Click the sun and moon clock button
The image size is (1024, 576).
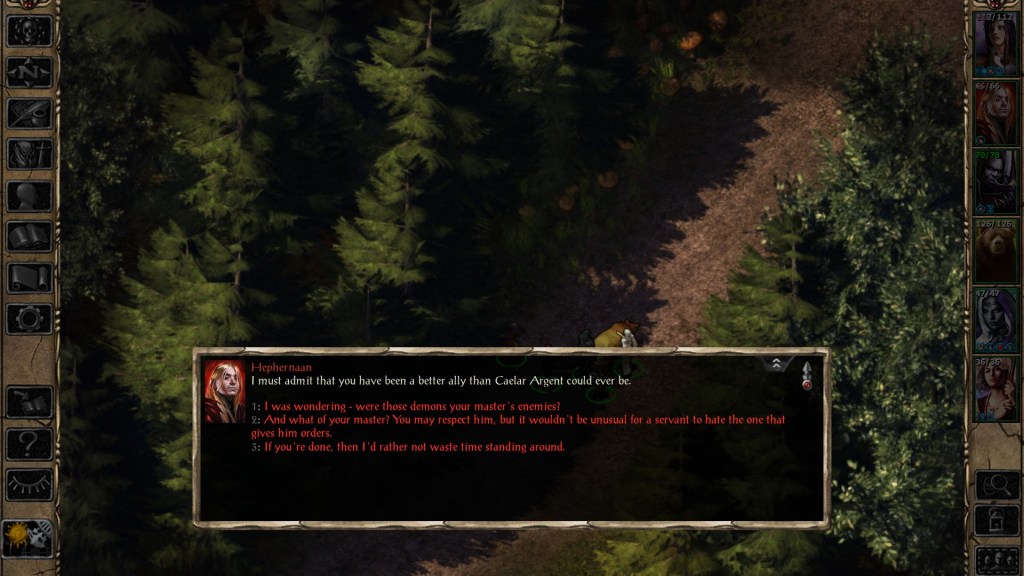[29, 538]
